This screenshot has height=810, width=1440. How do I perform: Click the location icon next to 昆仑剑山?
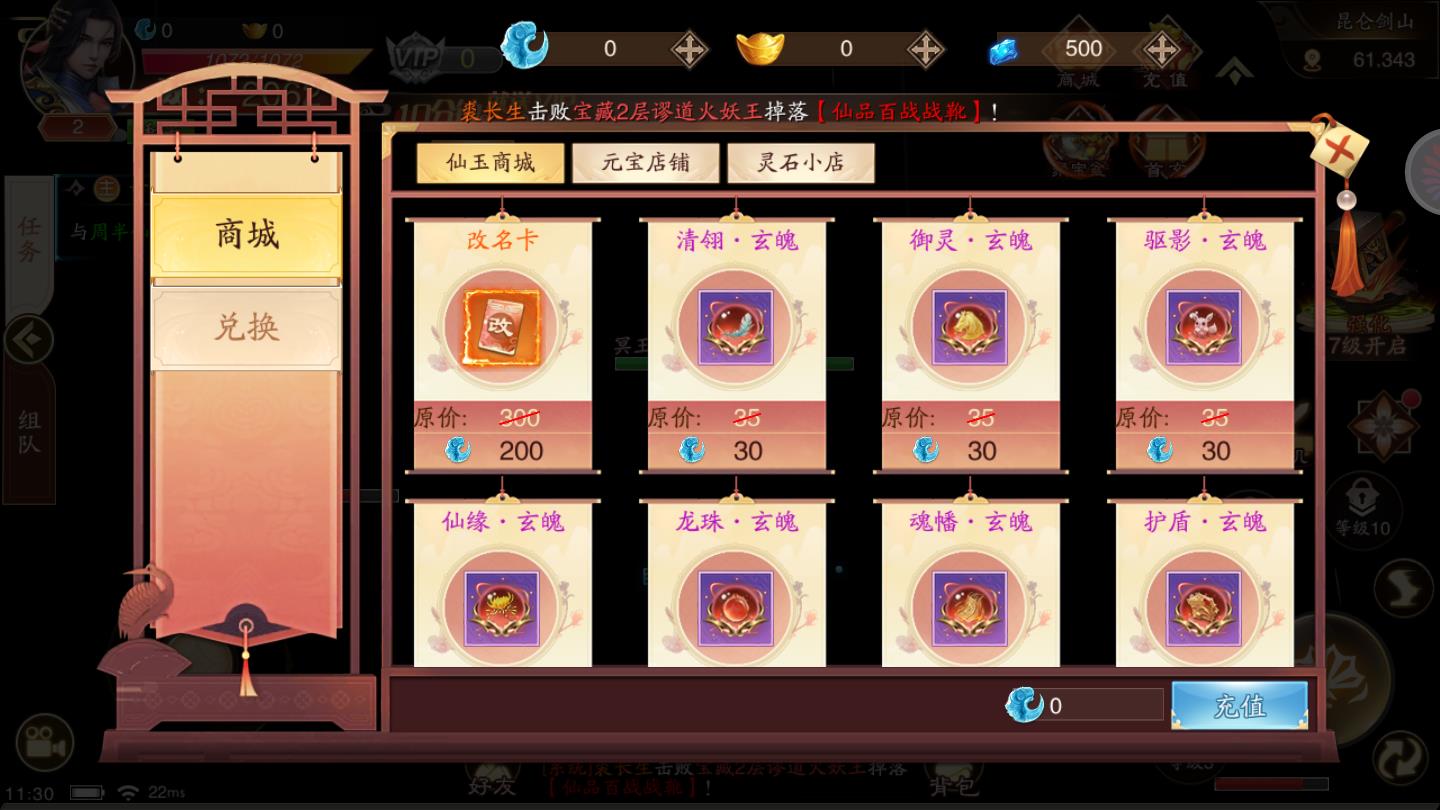(1310, 60)
